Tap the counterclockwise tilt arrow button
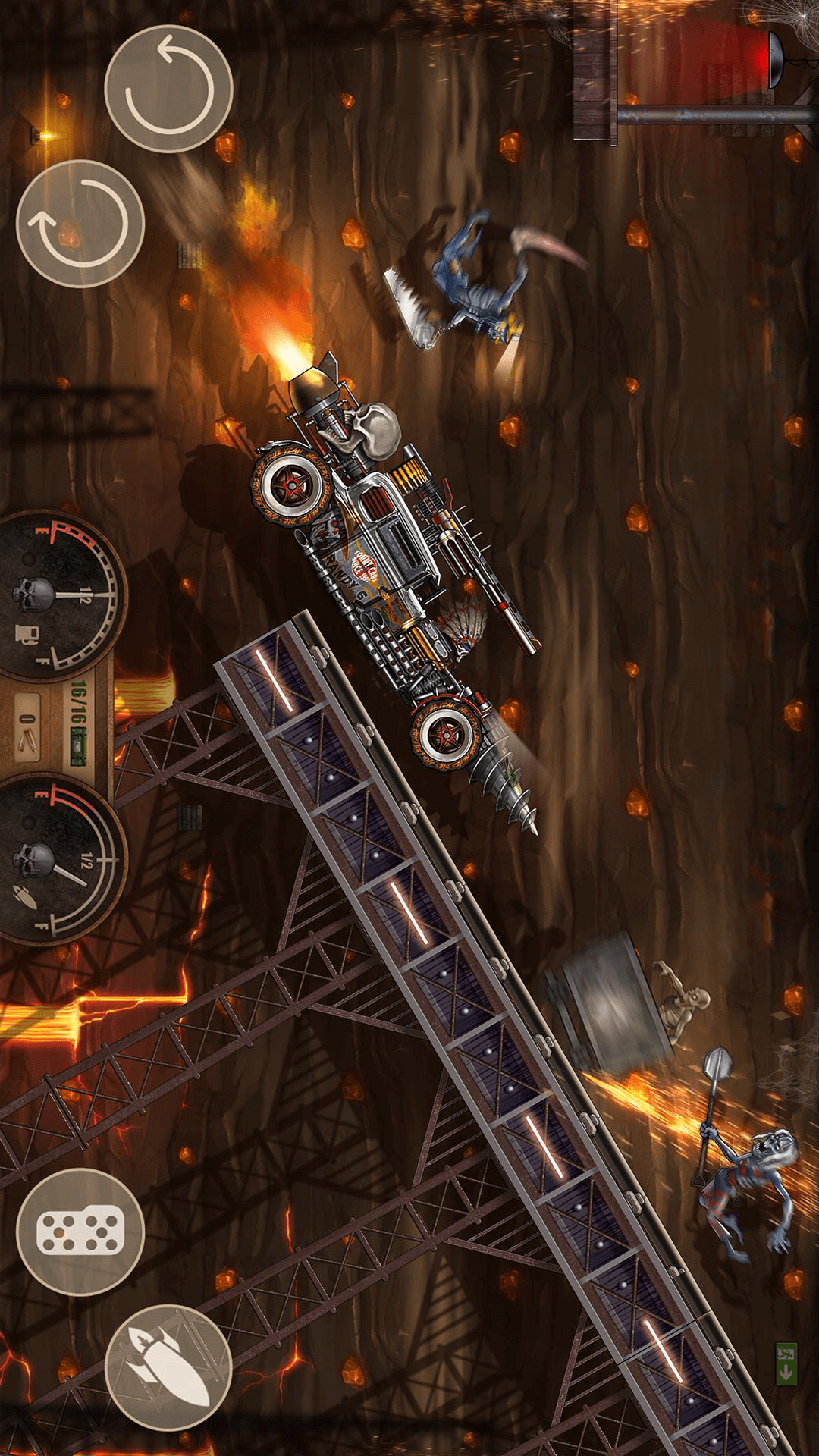This screenshot has height=1456, width=819. [168, 89]
